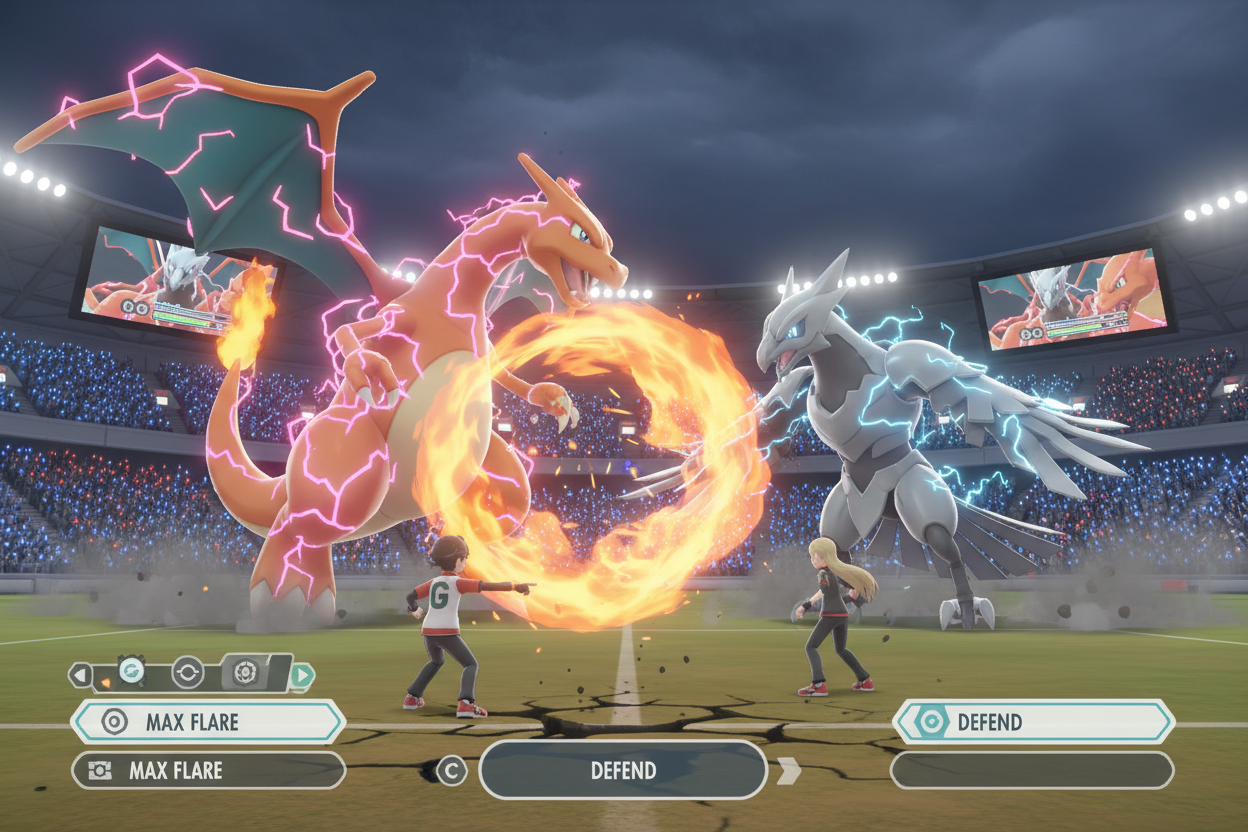Select the white DEFEND option with hexagon icon
Image resolution: width=1248 pixels, height=832 pixels.
(x=1033, y=722)
